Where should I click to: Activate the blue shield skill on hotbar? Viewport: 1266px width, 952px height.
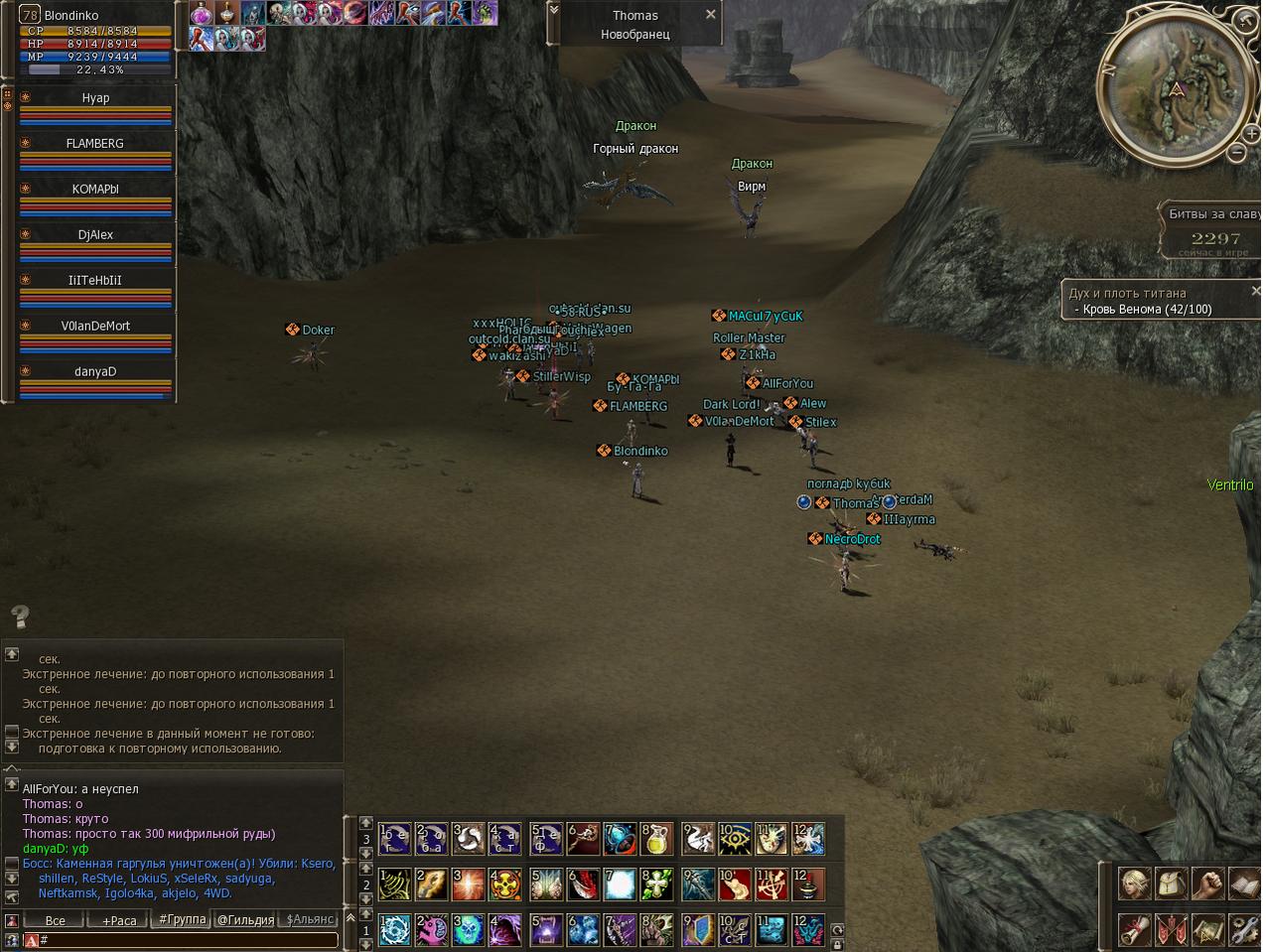click(x=699, y=930)
